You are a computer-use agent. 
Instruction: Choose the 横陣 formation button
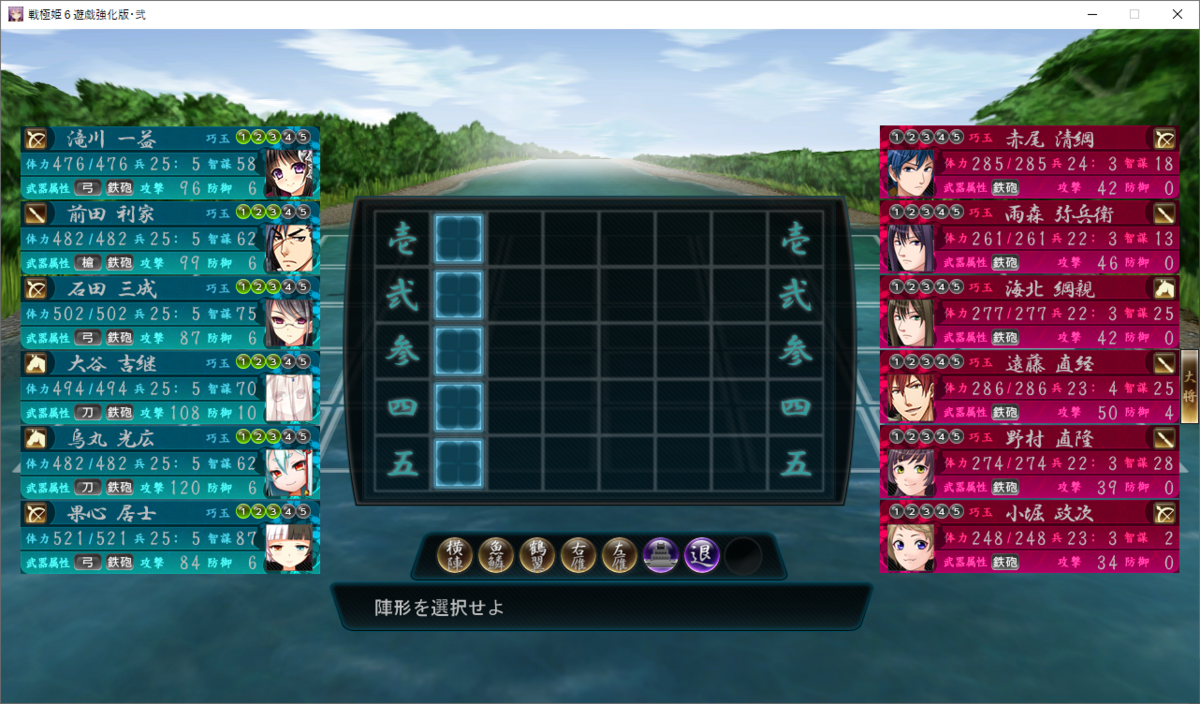coord(456,555)
